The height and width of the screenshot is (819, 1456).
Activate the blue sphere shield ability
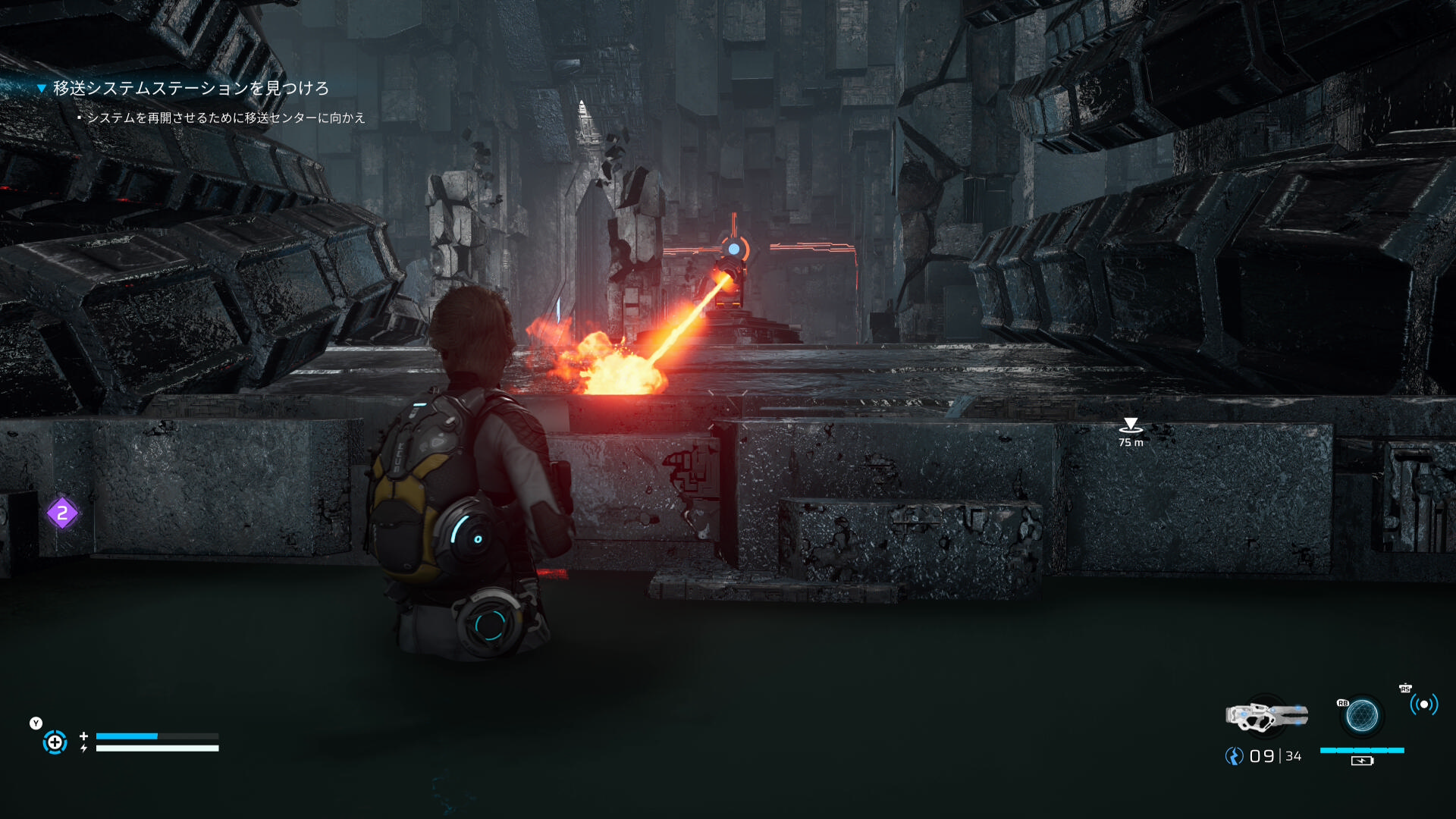(x=1362, y=715)
